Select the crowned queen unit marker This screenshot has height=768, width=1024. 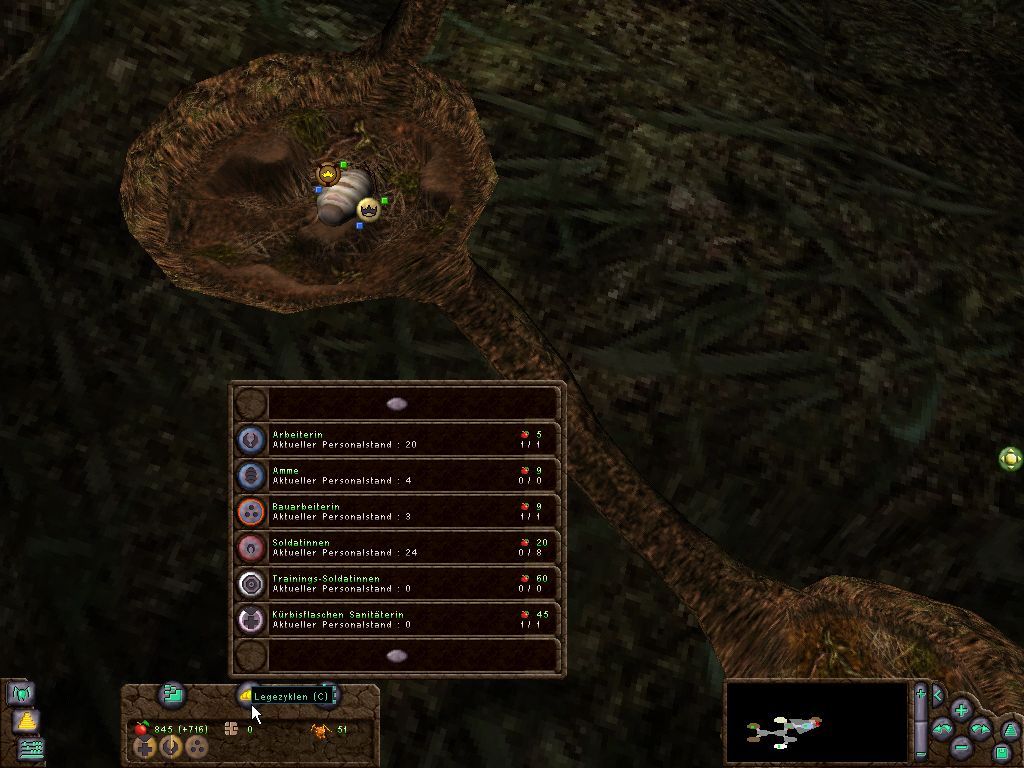pos(370,210)
